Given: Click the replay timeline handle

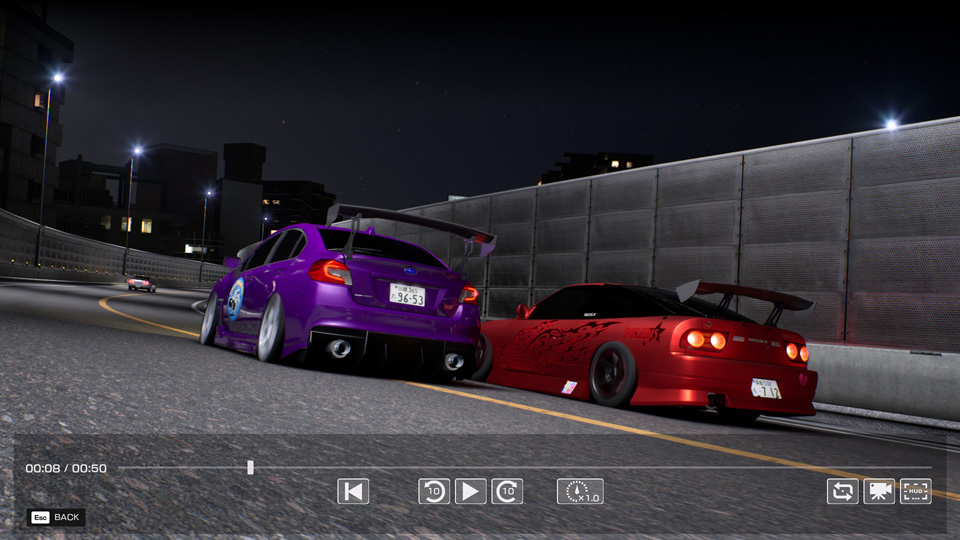Looking at the screenshot, I should pyautogui.click(x=250, y=467).
